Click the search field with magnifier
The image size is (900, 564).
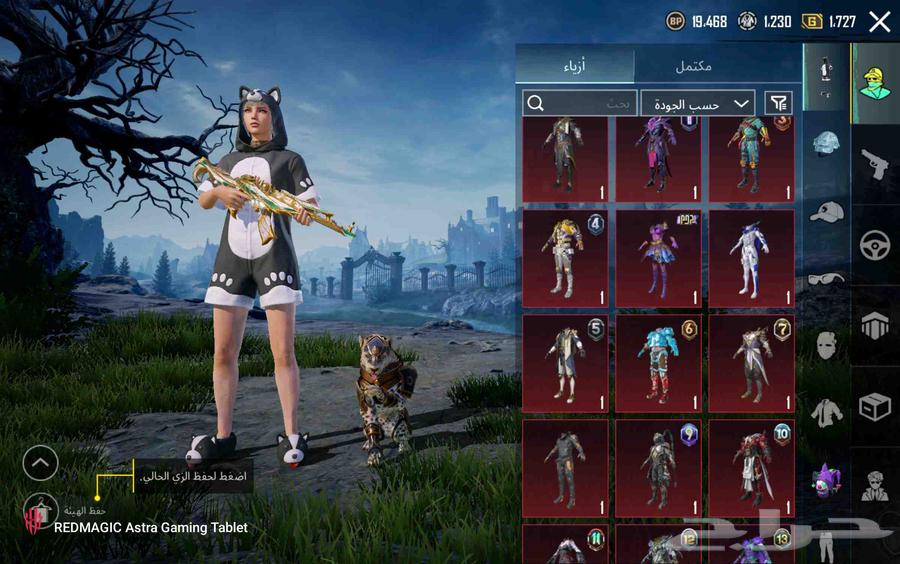[579, 103]
